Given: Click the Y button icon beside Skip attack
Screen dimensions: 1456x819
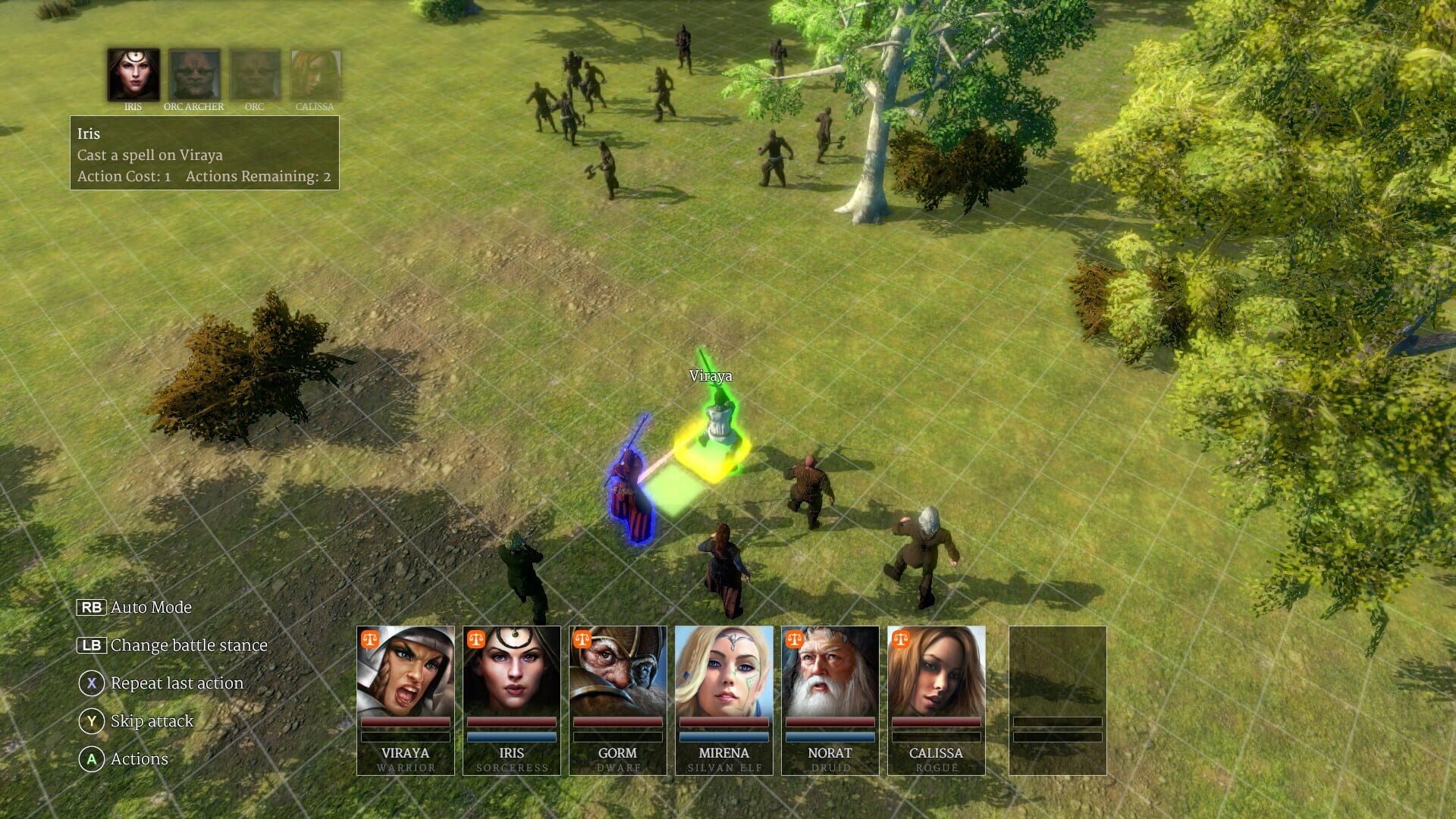Looking at the screenshot, I should [x=91, y=721].
